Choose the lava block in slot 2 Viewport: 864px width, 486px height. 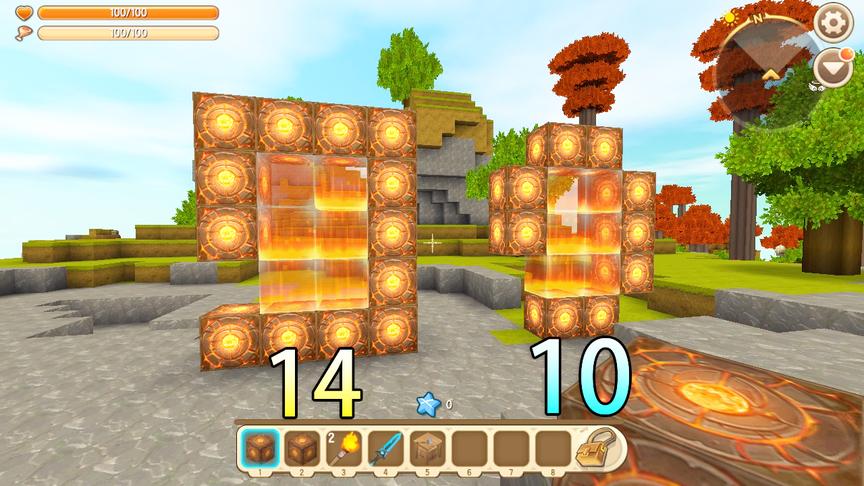point(302,448)
